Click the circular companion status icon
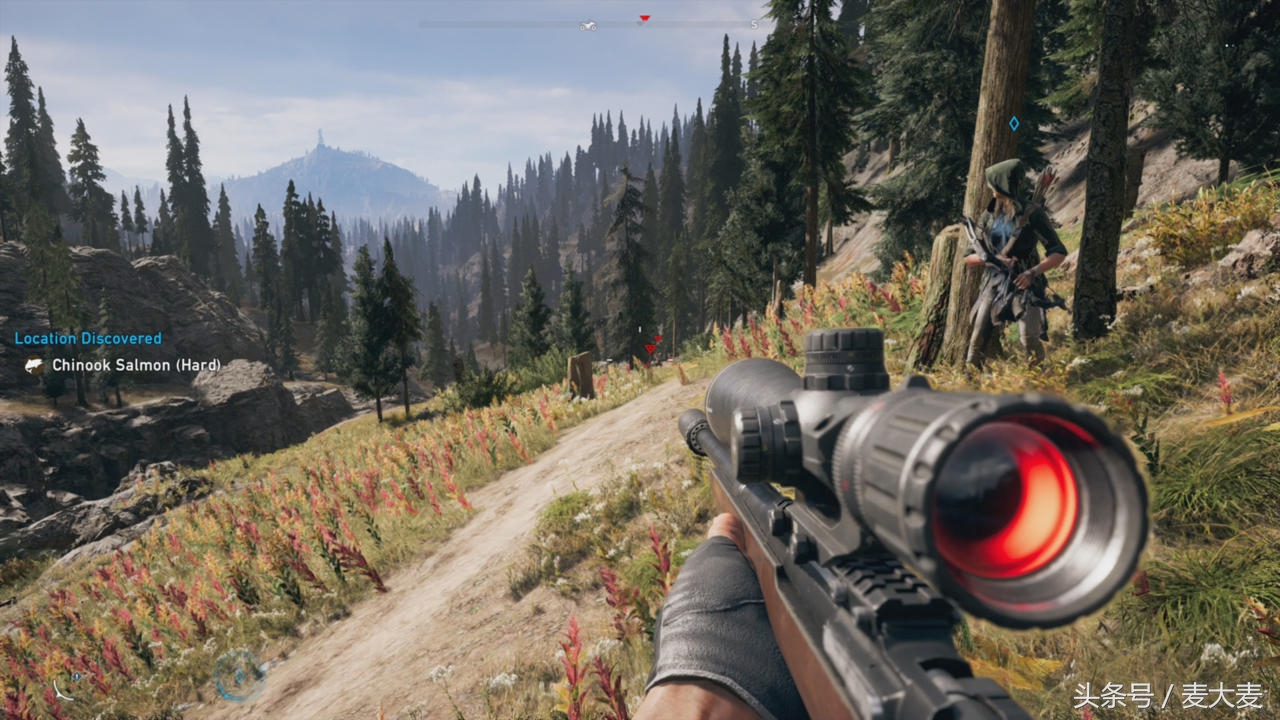 click(x=239, y=675)
